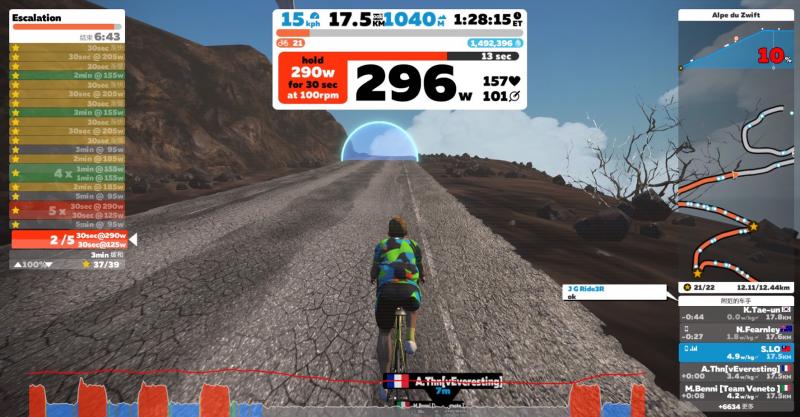Select the highlighted S.LO rider row
The image size is (800, 417).
coord(736,352)
